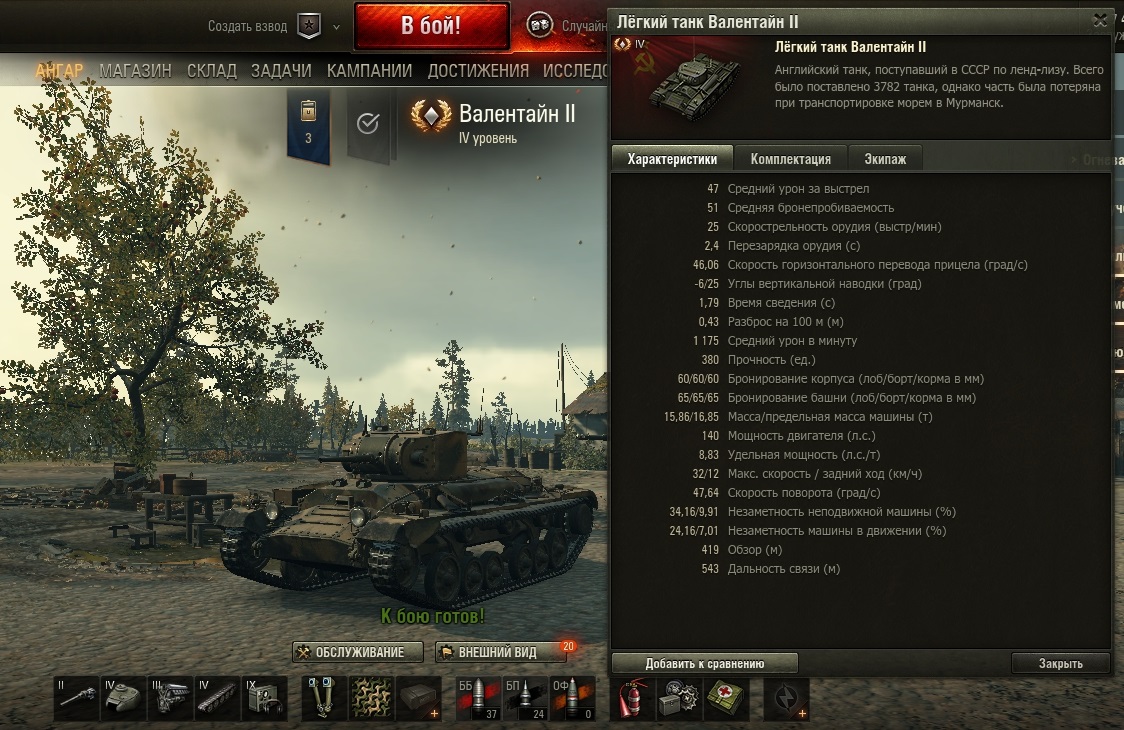Choose the first aid kit consumable slot
Screen dimensions: 1124x730
point(727,698)
